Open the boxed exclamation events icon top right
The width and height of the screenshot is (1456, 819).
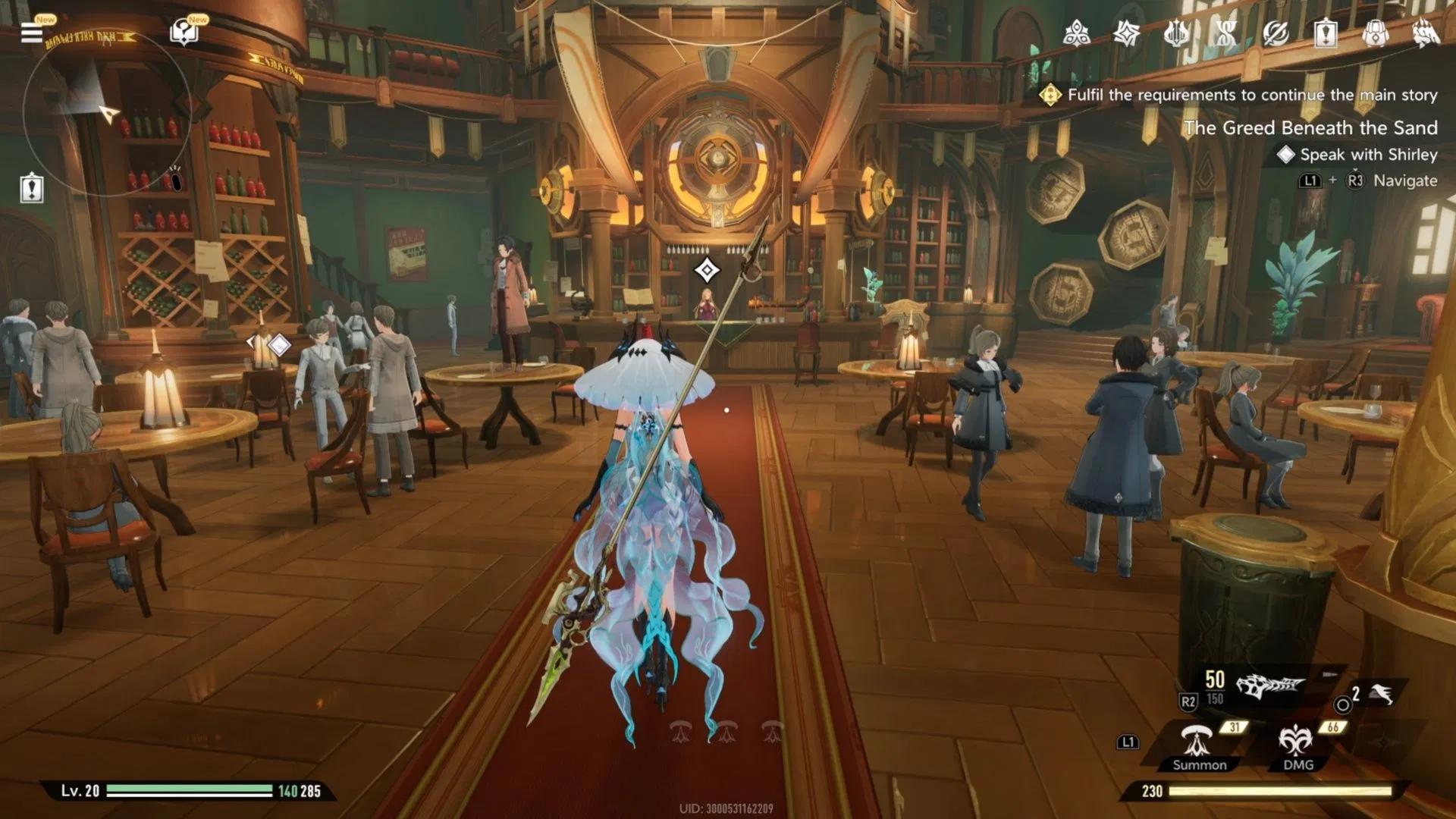coord(1326,33)
